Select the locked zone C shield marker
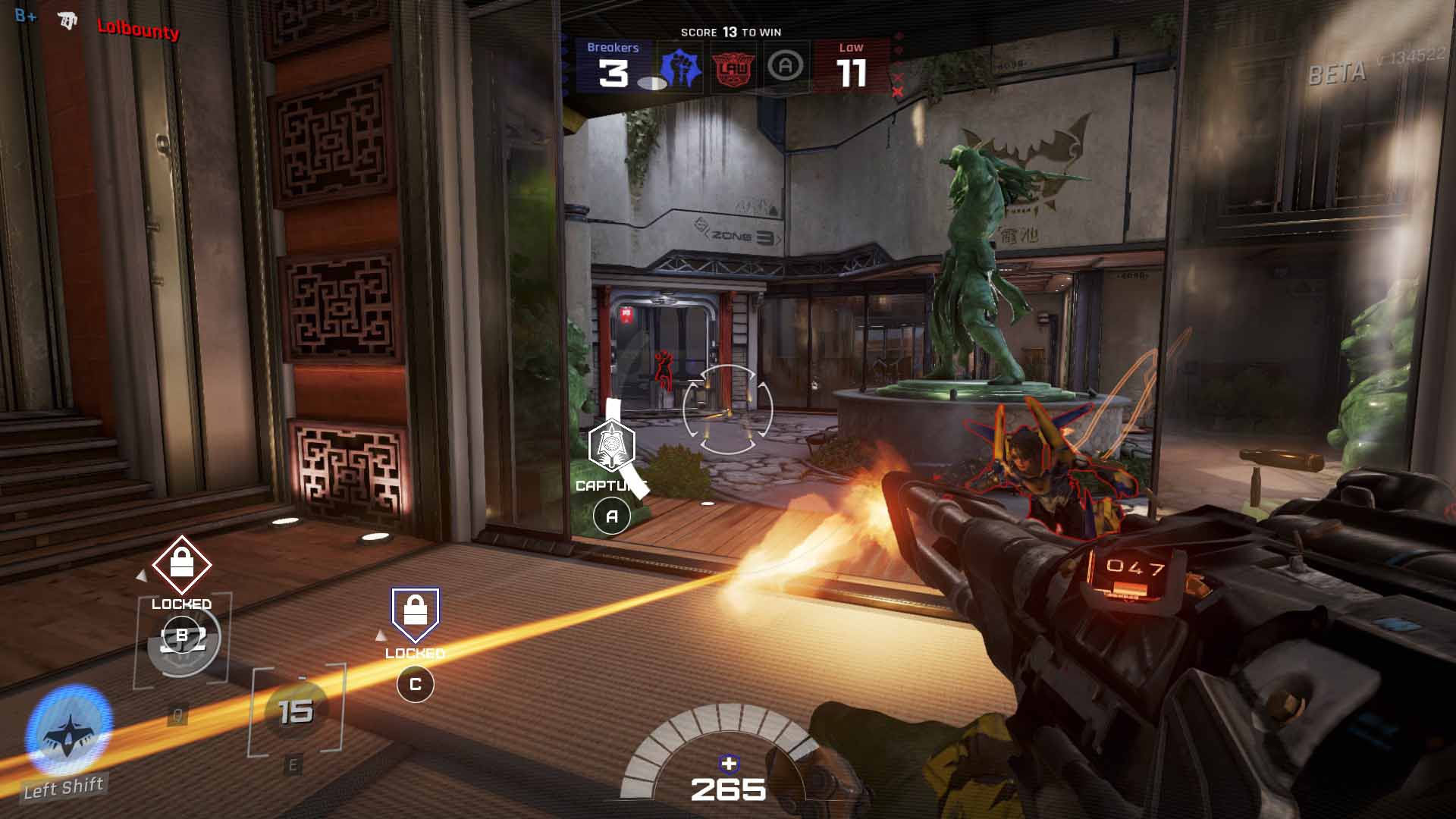 pos(415,614)
